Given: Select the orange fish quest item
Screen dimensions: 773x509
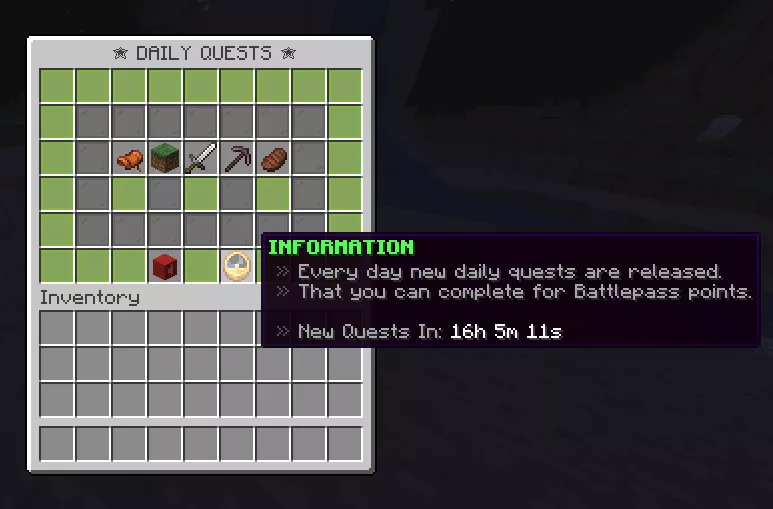Looking at the screenshot, I should tap(129, 158).
